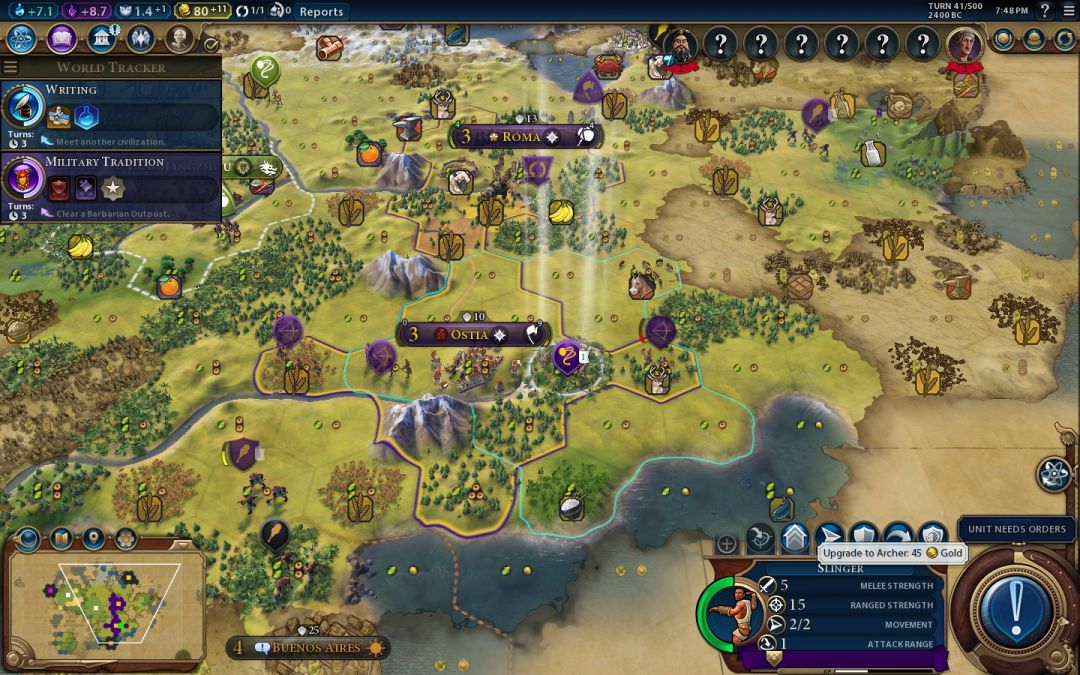Open the Ostia city banner
The height and width of the screenshot is (675, 1080).
(x=470, y=334)
